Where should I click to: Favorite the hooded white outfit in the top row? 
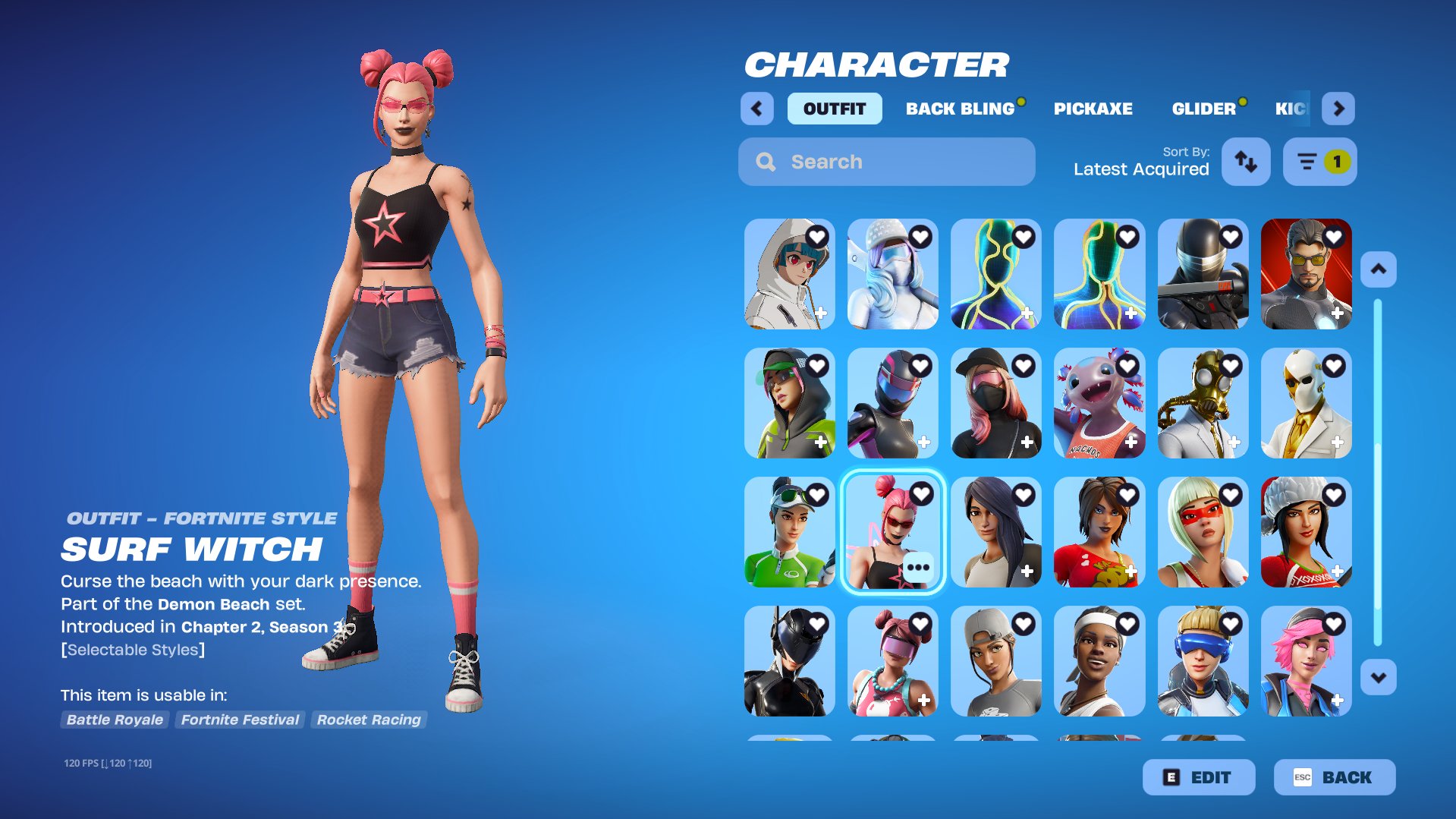coord(816,236)
